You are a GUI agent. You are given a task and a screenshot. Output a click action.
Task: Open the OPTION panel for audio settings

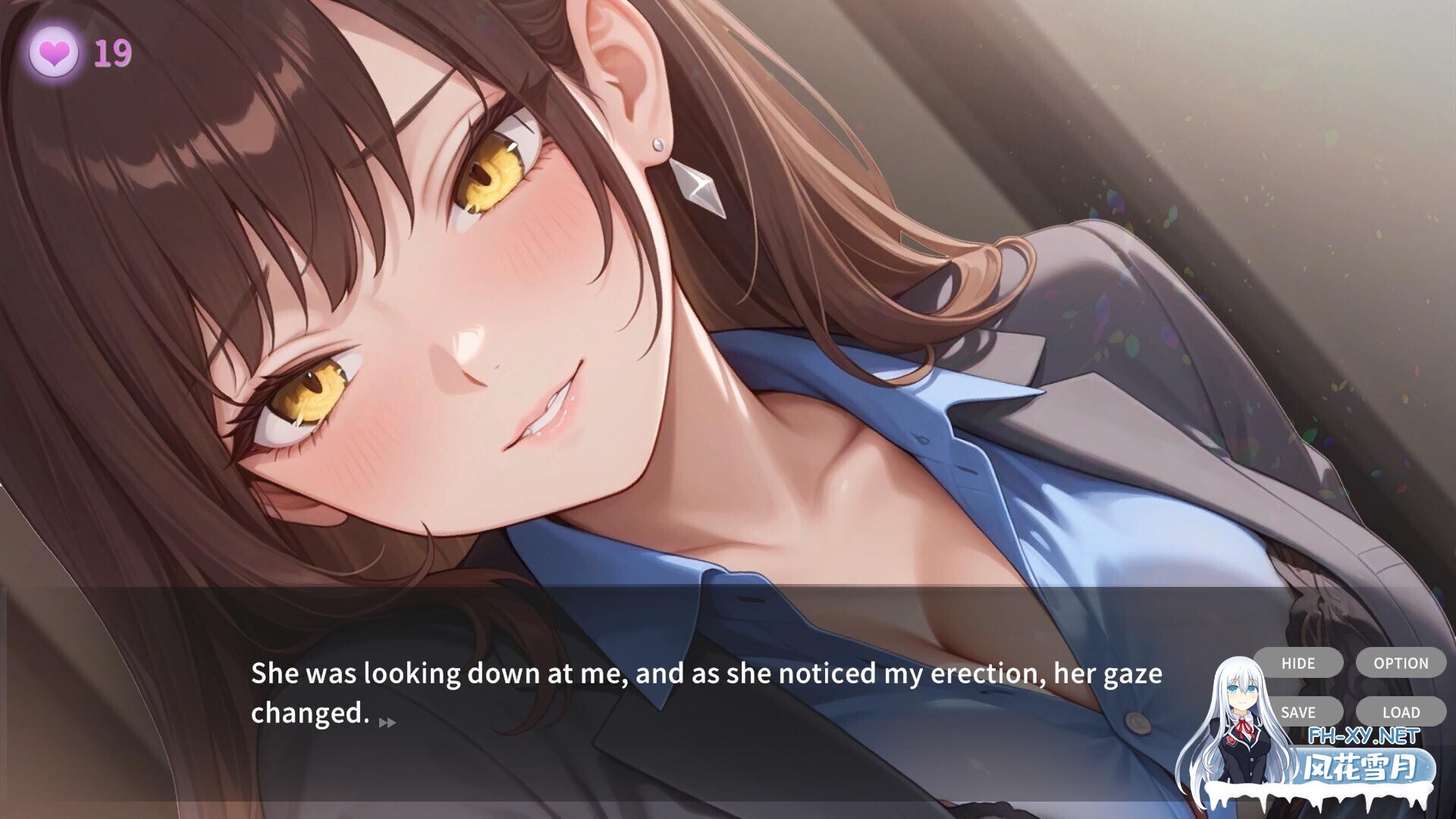(1401, 663)
